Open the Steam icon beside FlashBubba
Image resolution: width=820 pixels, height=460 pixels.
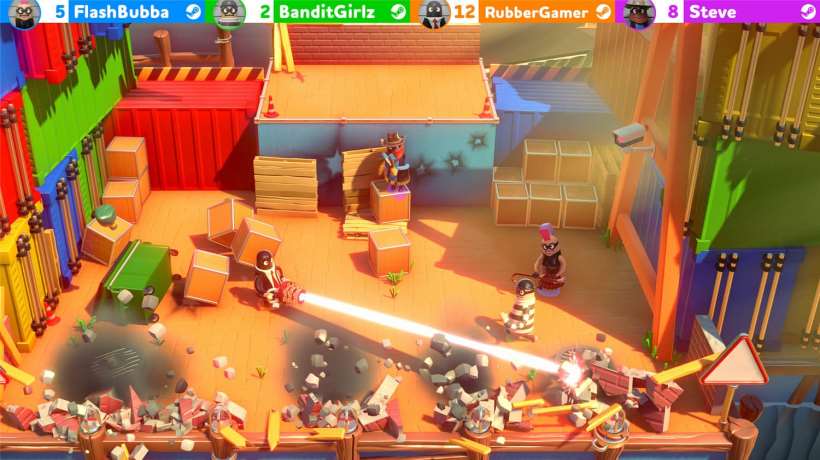[x=191, y=12]
